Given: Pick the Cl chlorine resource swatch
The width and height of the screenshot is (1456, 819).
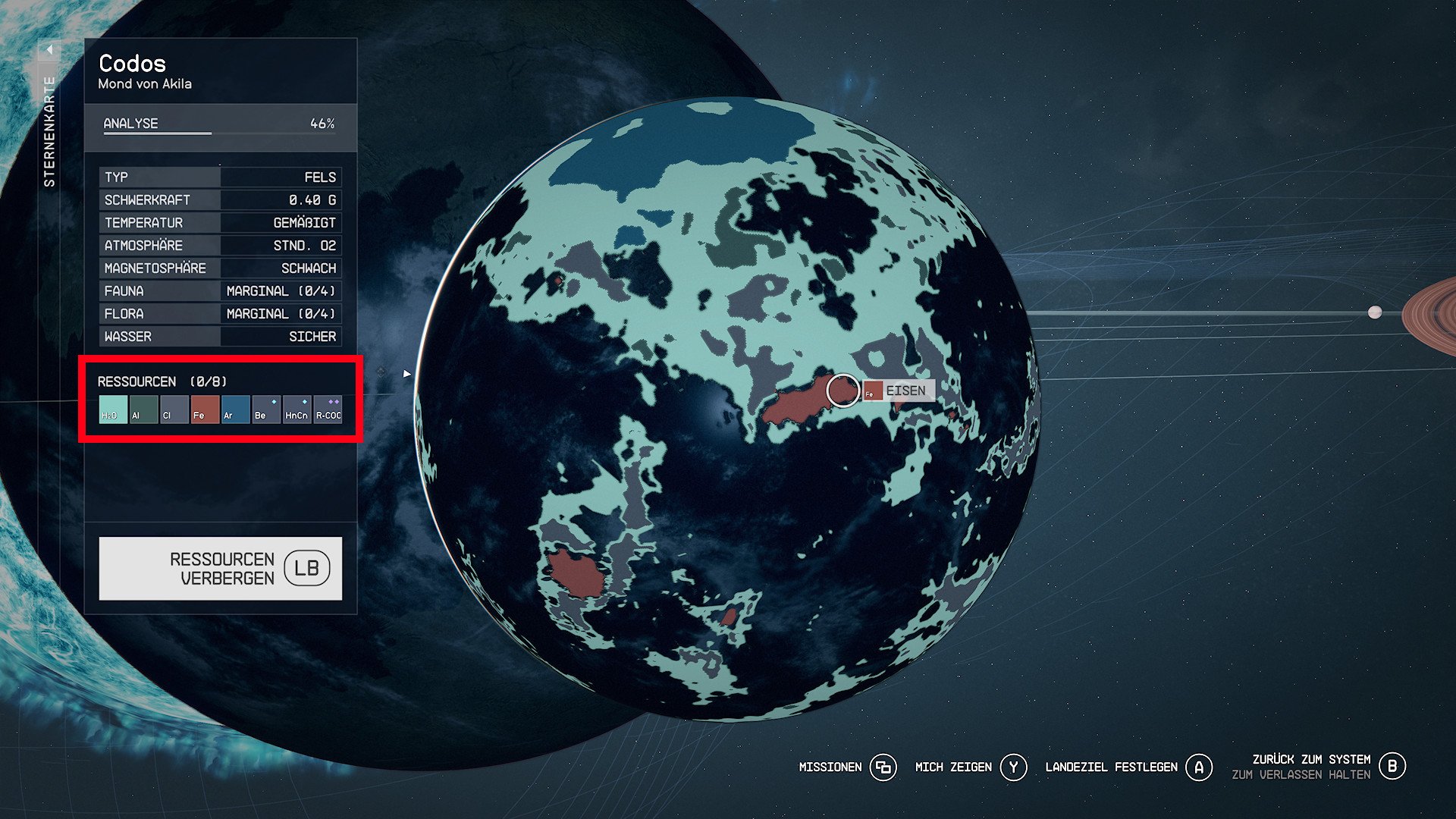Looking at the screenshot, I should pos(174,409).
